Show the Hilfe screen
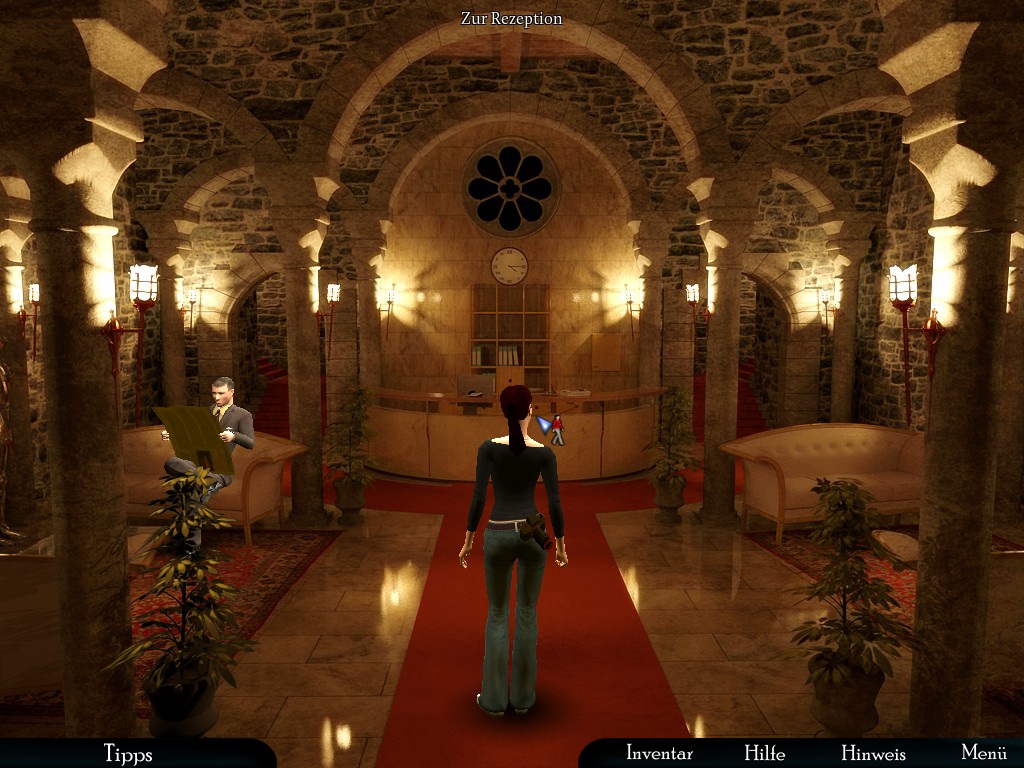This screenshot has height=768, width=1024. click(764, 753)
